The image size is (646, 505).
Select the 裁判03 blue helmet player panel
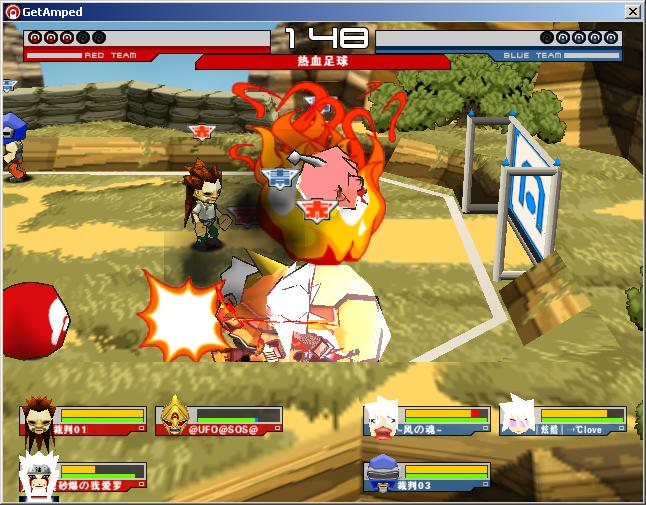[x=427, y=476]
